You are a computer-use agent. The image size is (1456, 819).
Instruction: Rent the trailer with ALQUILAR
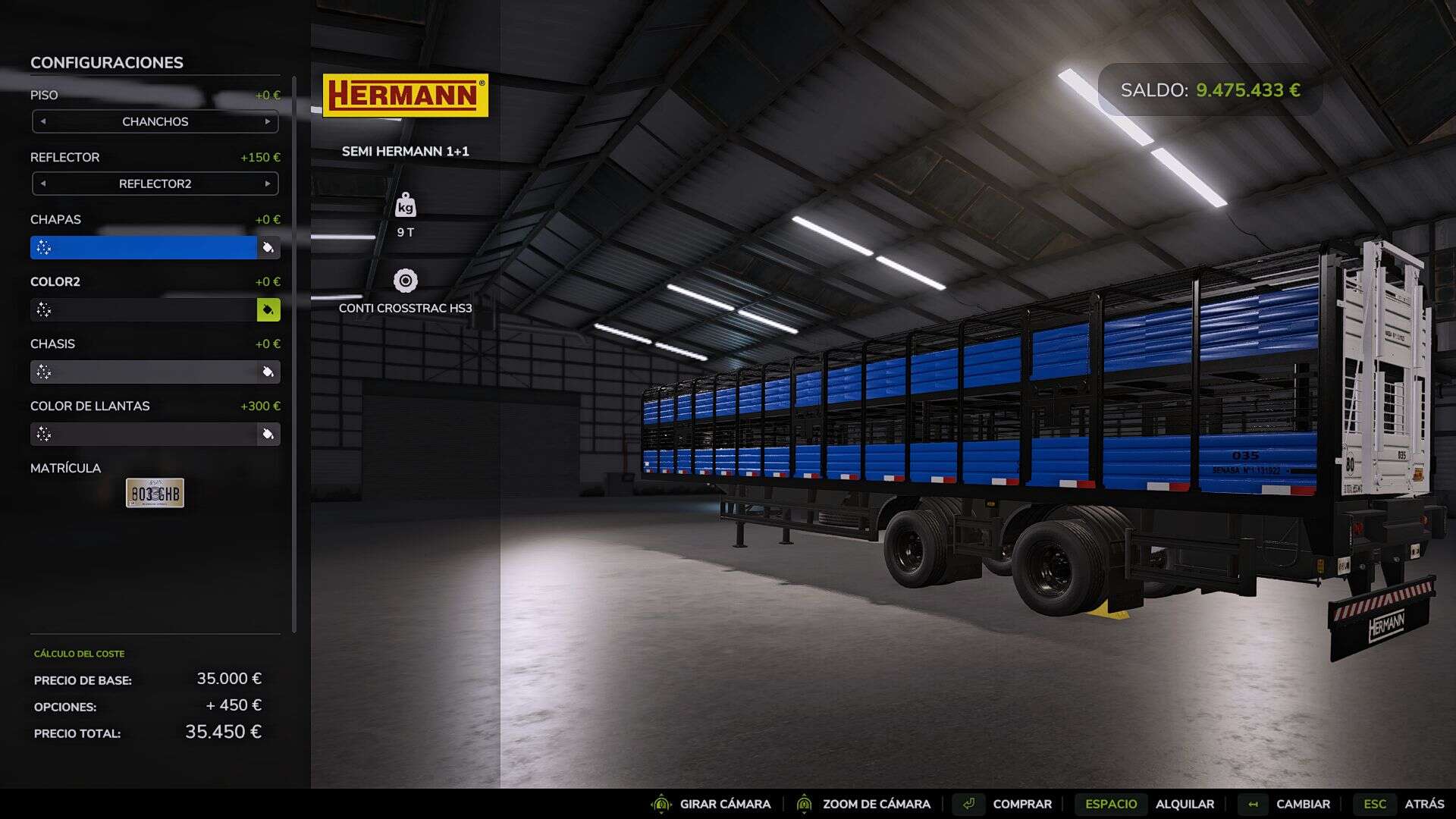pos(1184,804)
